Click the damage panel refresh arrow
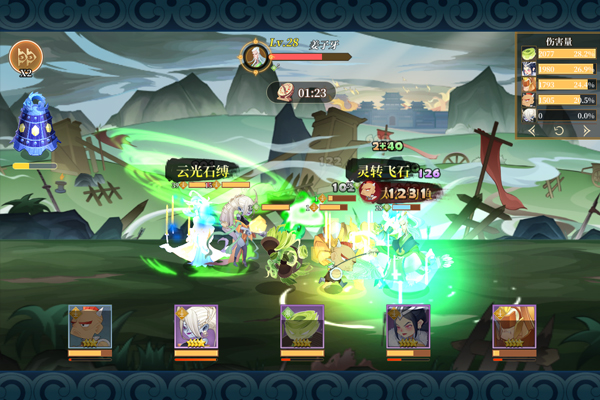 560,131
